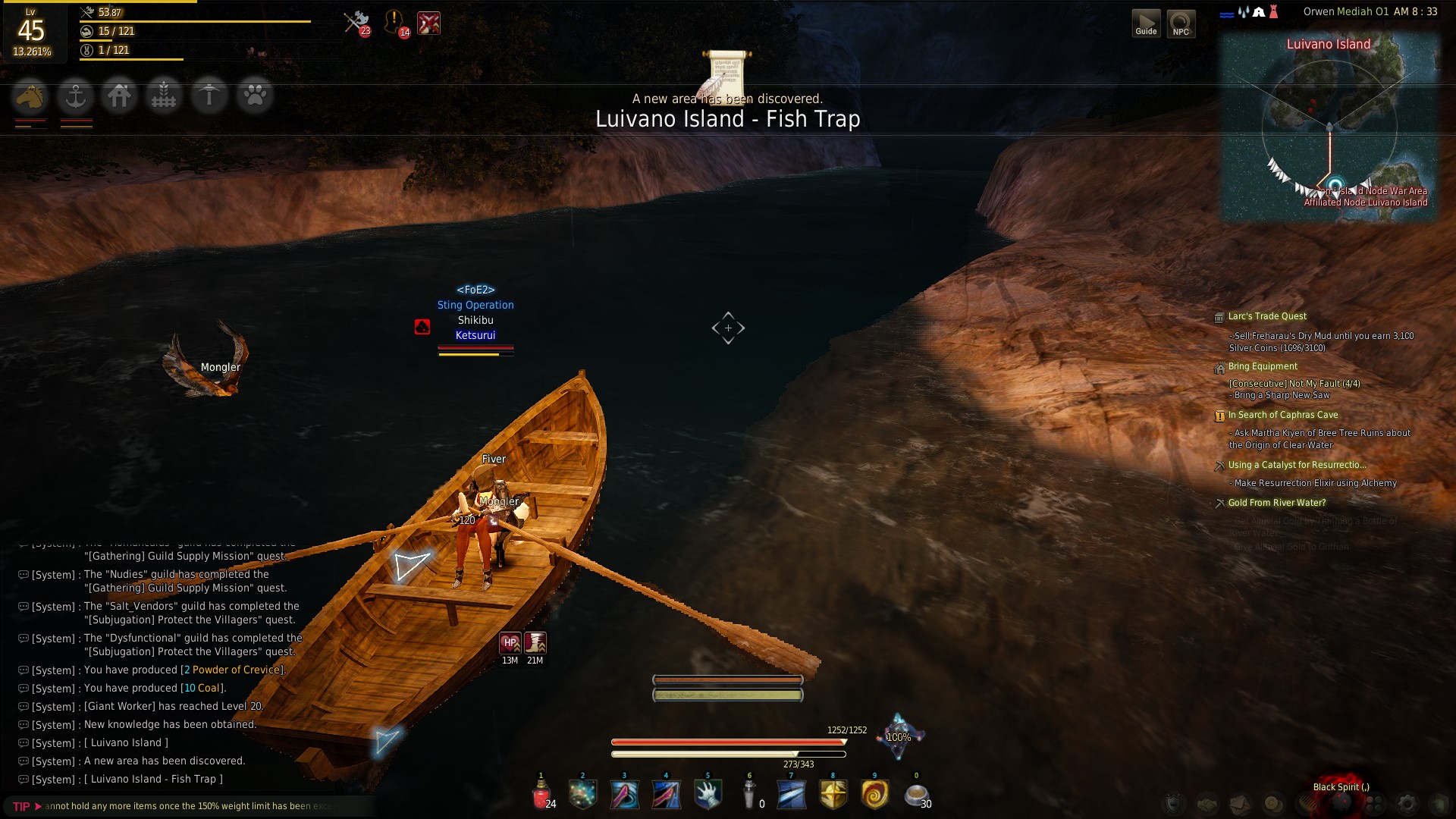Open the exclamation alert icon with badge 14
Viewport: 1456px width, 819px height.
(394, 22)
